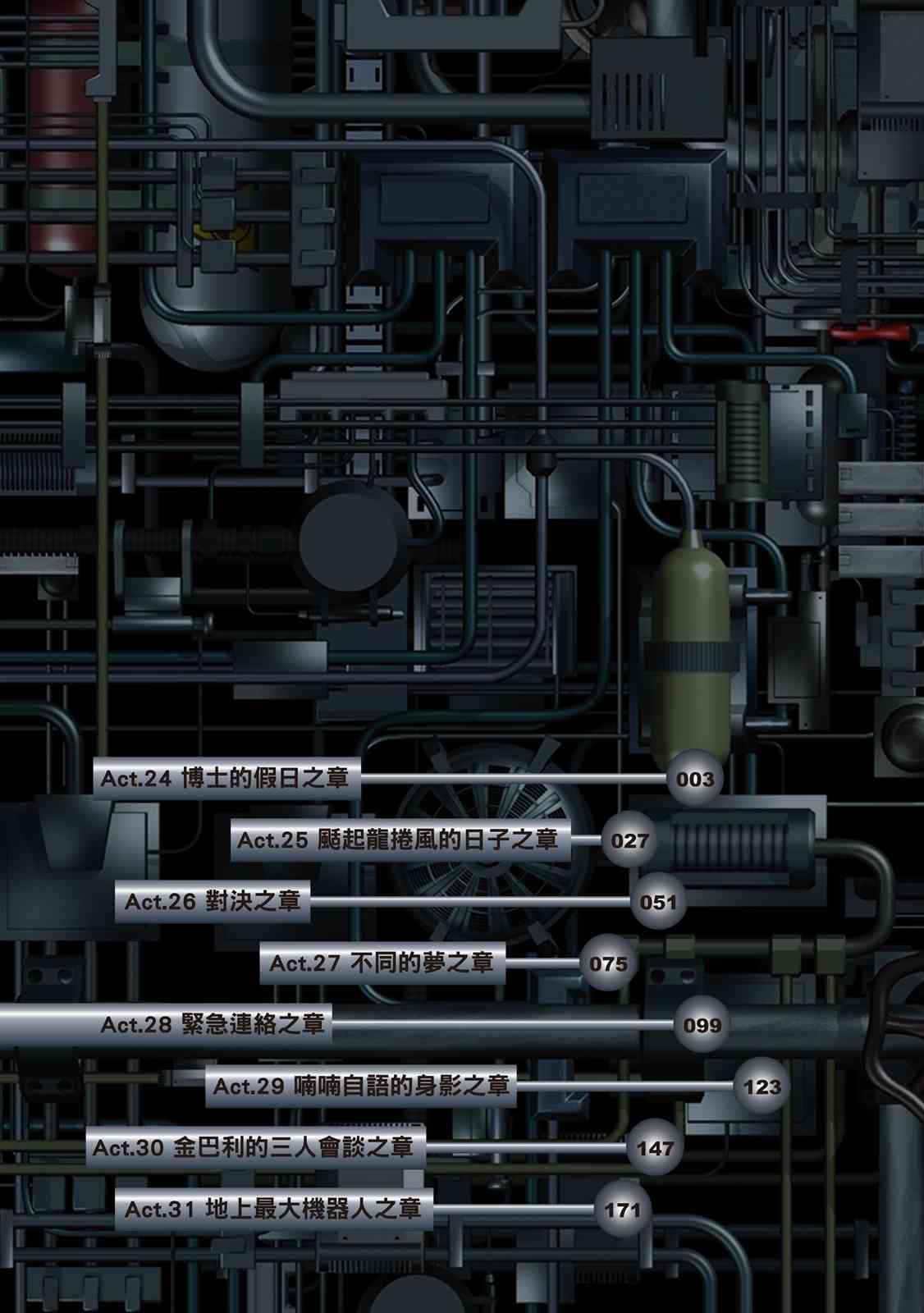Open Act.25 颳起龍捲風的日子之章

[398, 839]
